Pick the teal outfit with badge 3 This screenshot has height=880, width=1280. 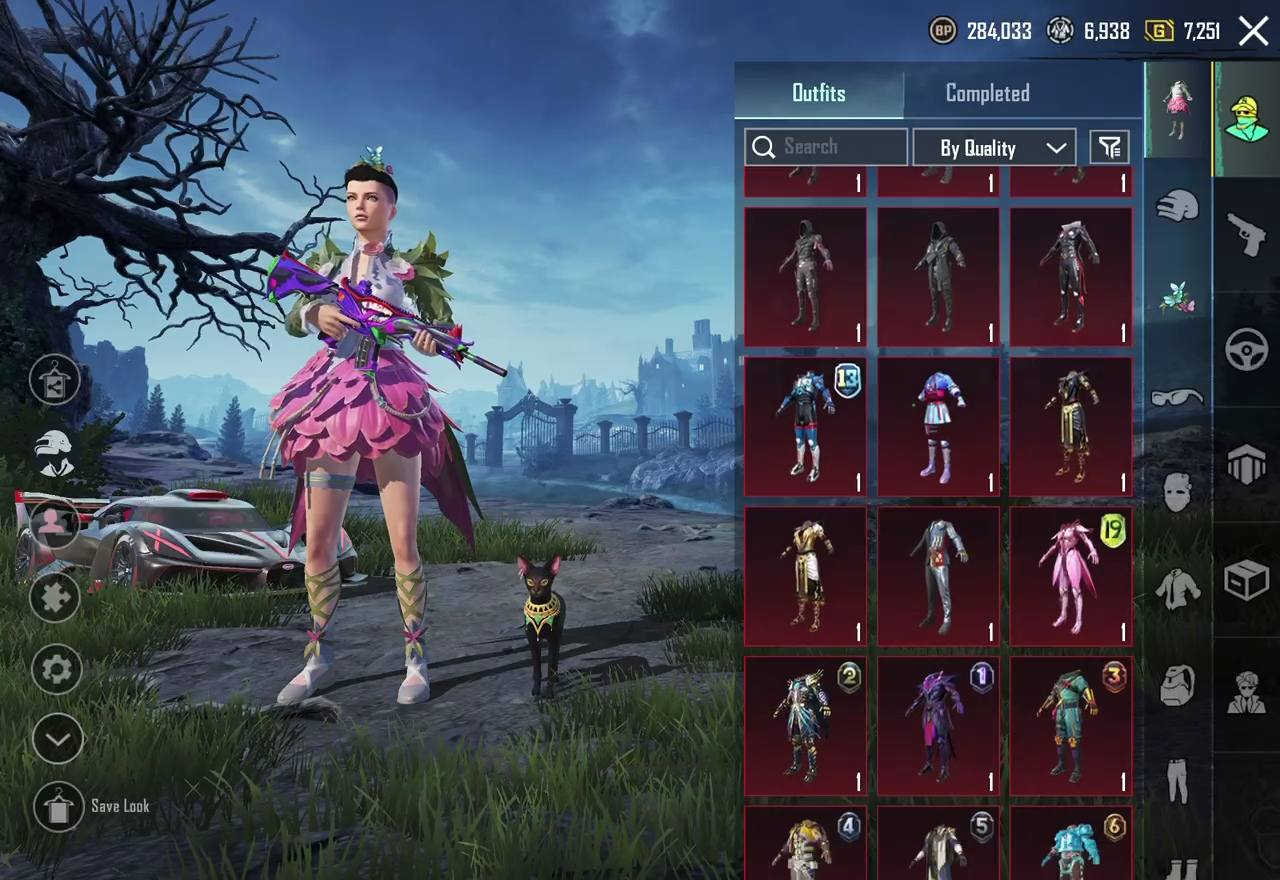(x=1070, y=726)
